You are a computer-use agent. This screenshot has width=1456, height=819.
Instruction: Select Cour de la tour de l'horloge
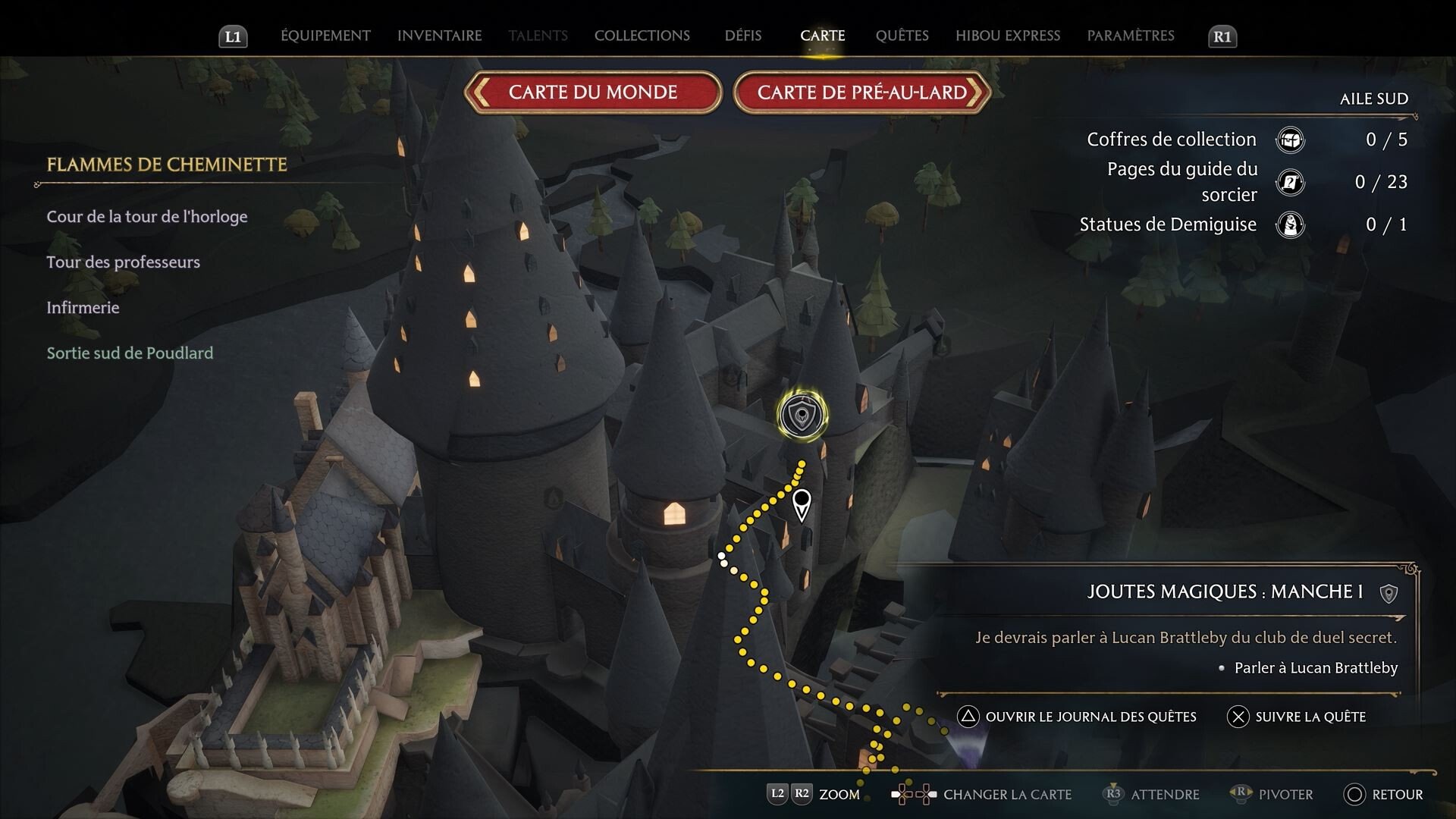pos(147,217)
